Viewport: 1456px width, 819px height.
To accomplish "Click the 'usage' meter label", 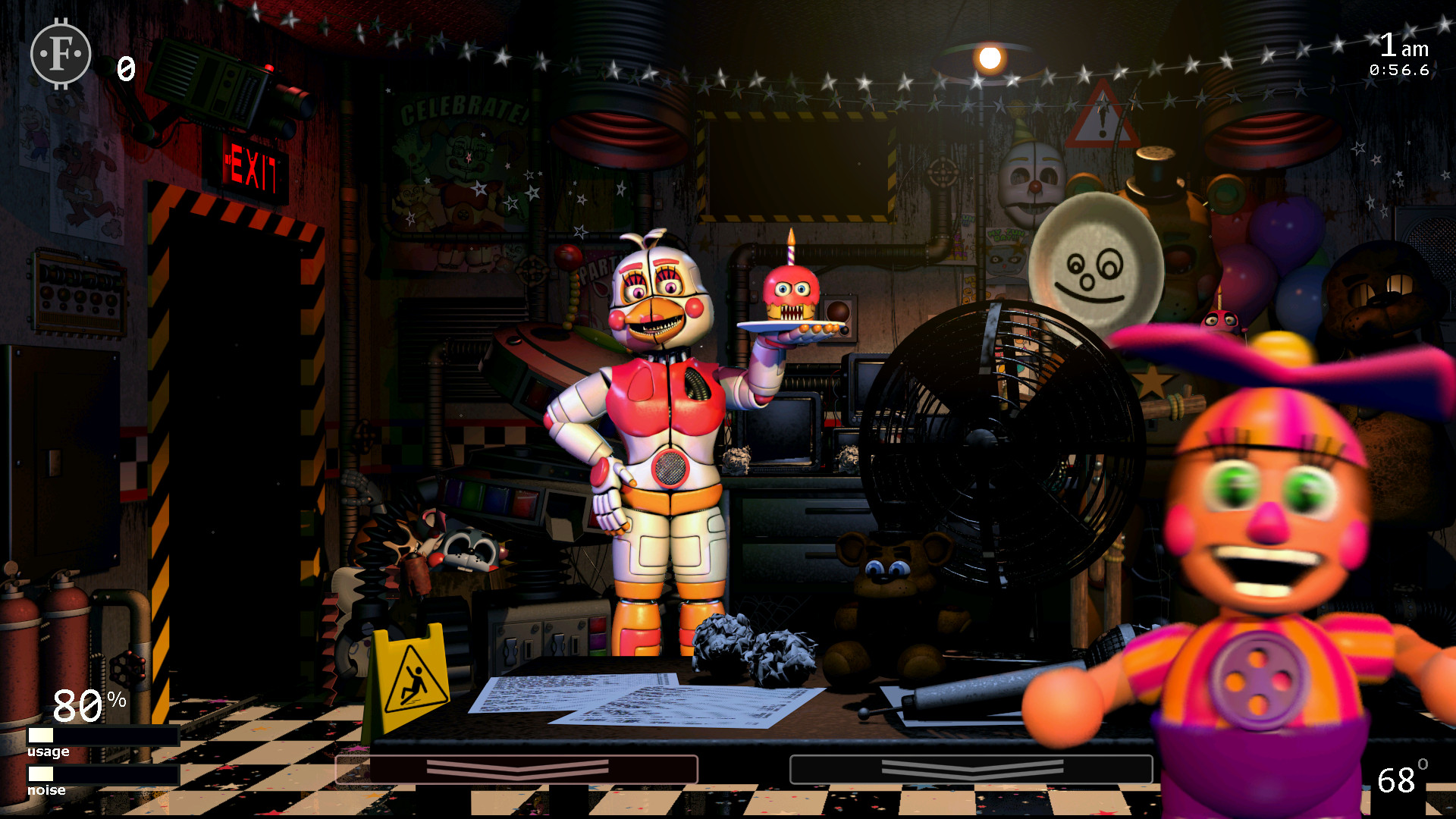I will [47, 752].
